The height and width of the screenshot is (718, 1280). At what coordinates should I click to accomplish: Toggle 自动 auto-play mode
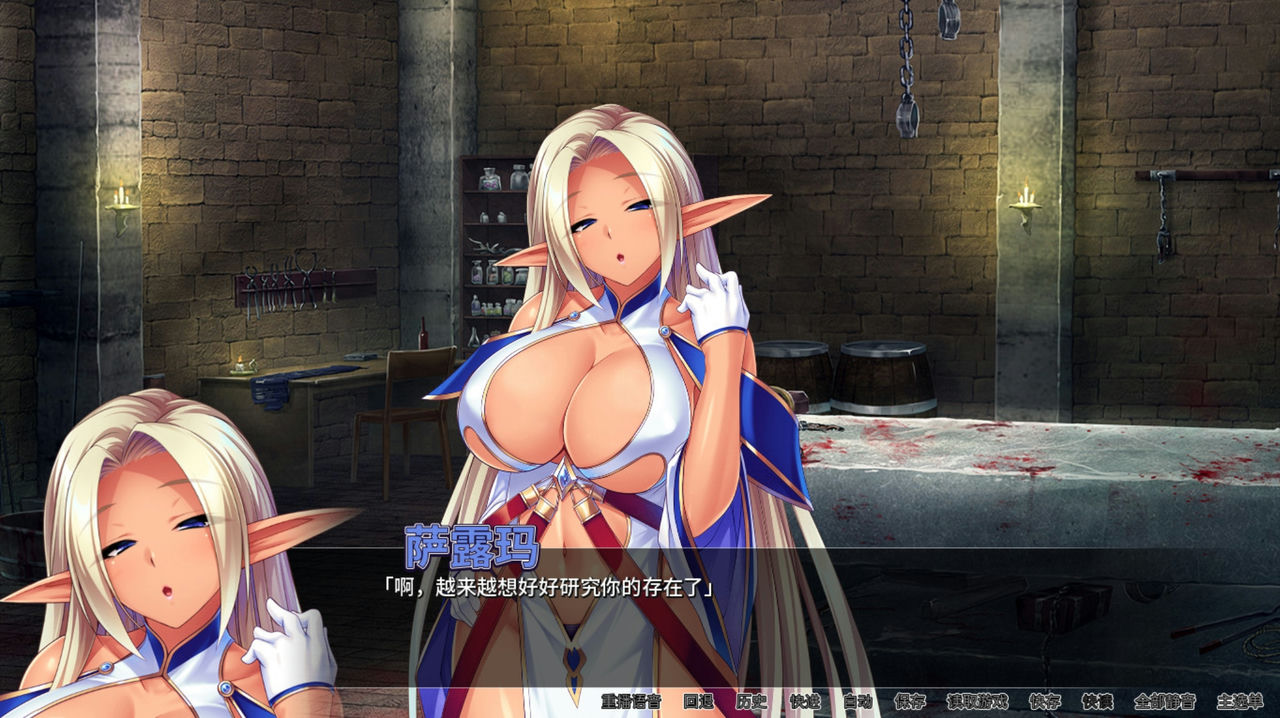click(x=857, y=702)
